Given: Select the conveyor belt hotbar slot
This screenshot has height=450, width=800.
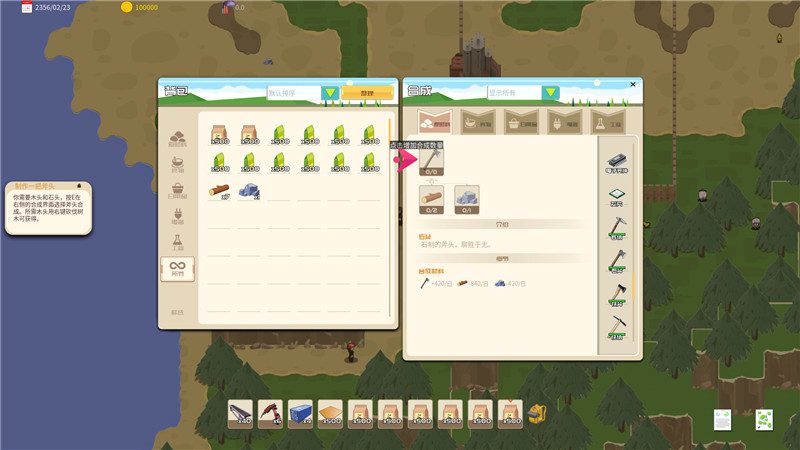Looking at the screenshot, I should point(240,413).
